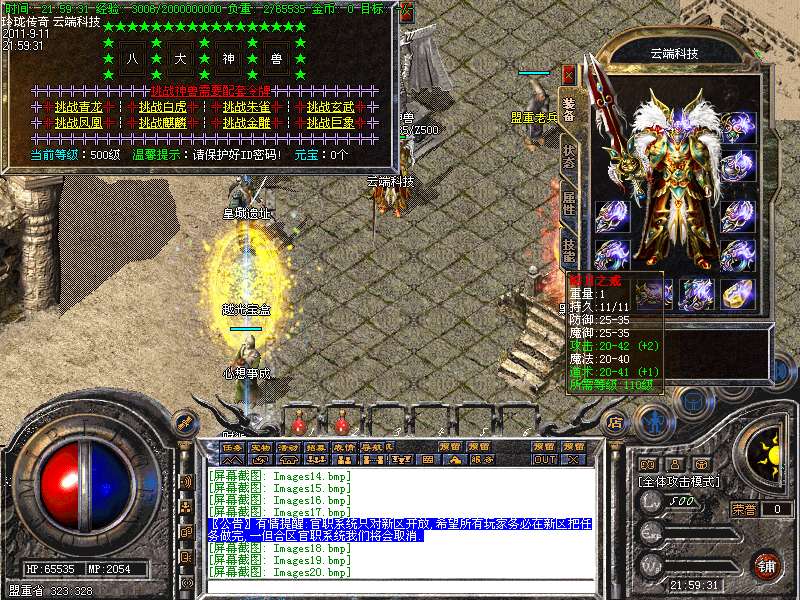Viewport: 800px width, 600px height.
Task: Click the 店 store button
Action: click(617, 421)
